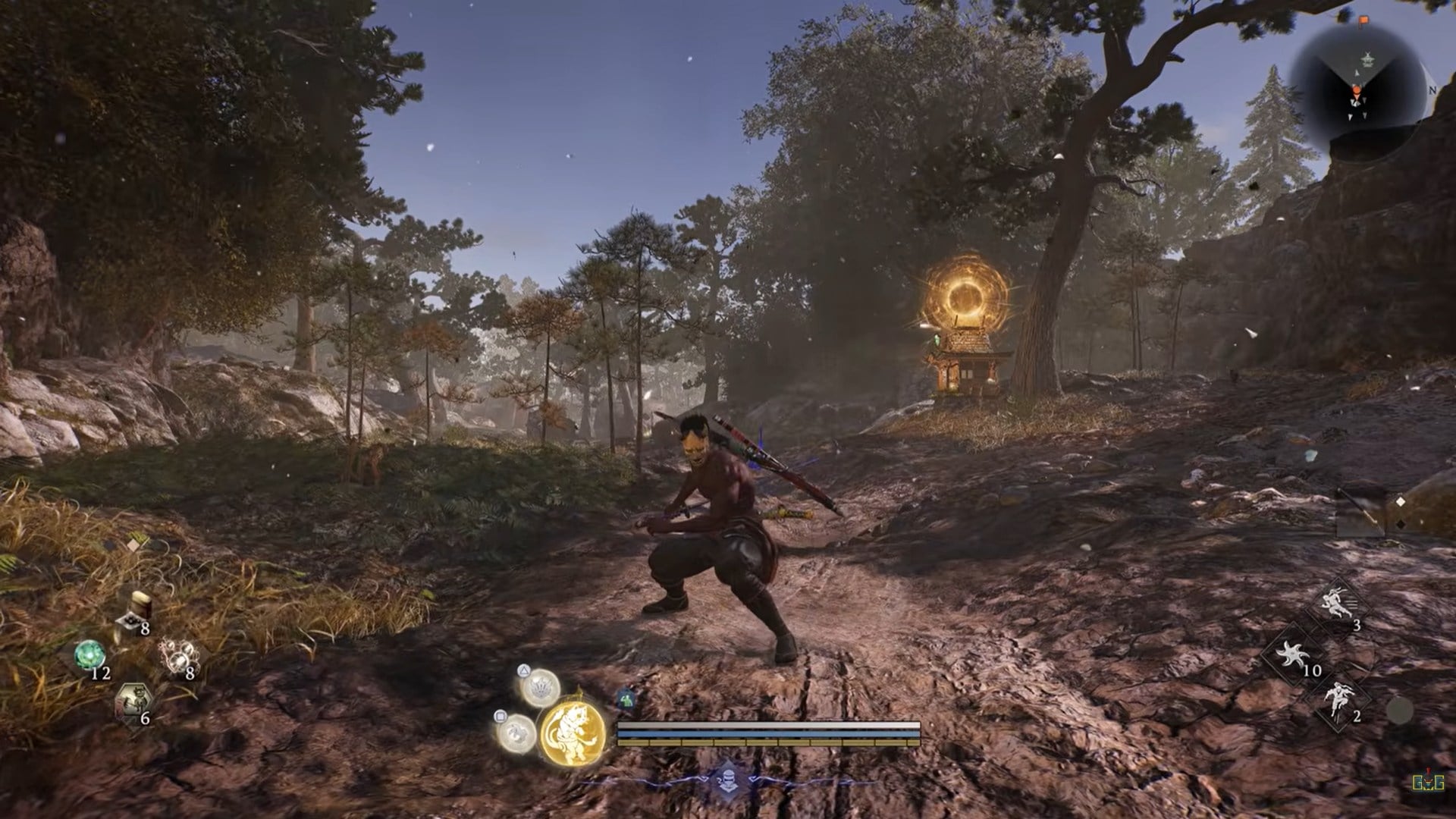Click the Square button prompt on the skill wheel
The image size is (1456, 819).
point(500,716)
